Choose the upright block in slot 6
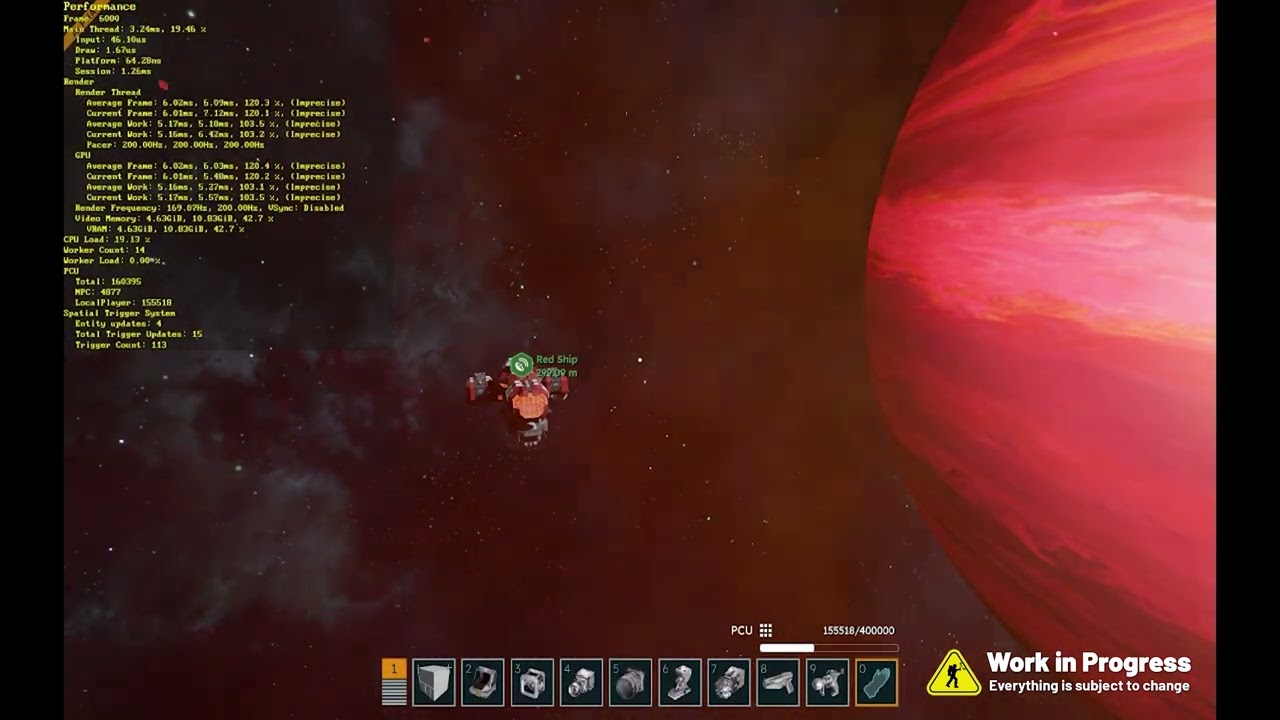Viewport: 1280px width, 720px height. (680, 683)
